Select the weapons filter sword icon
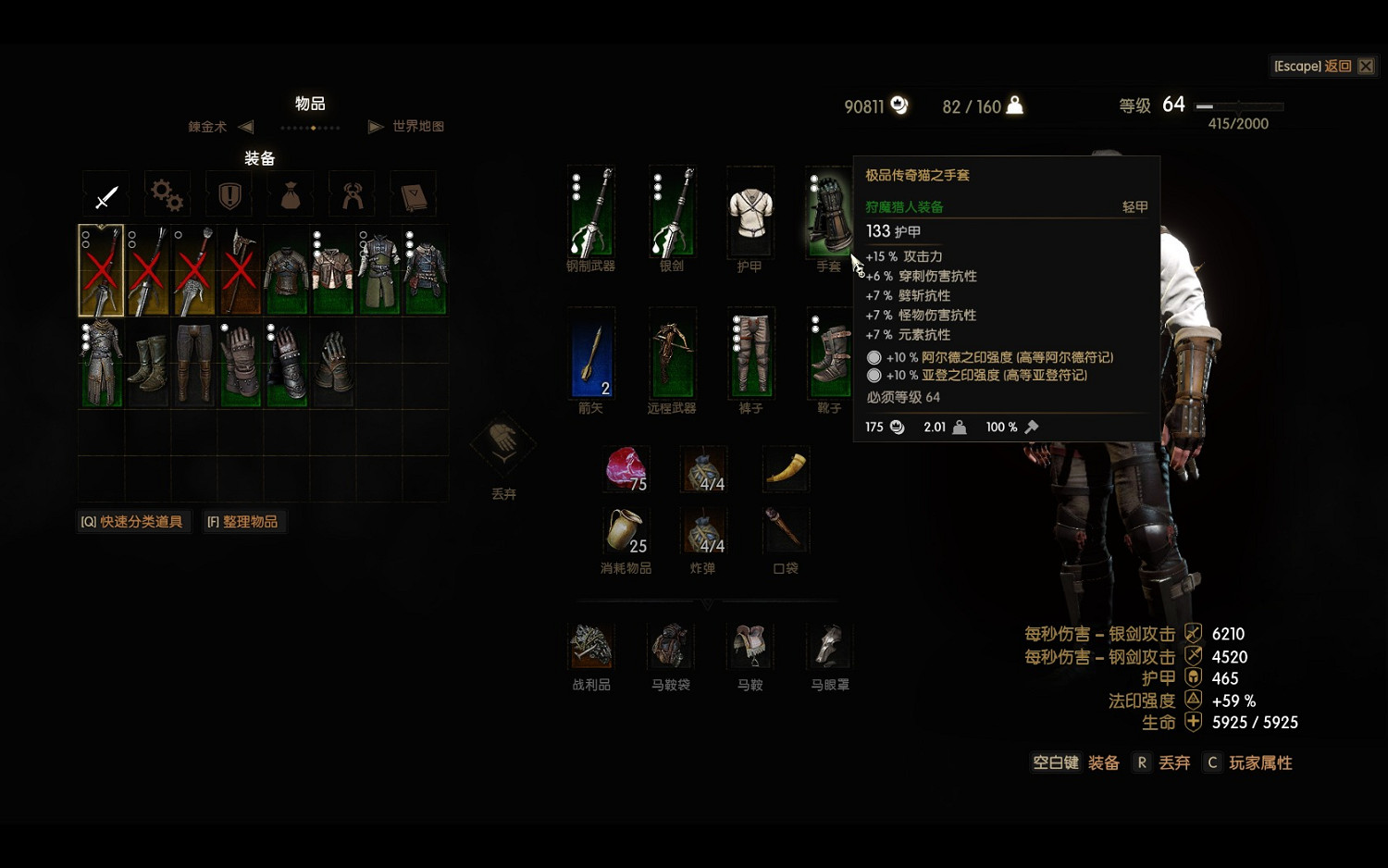1388x868 pixels. pyautogui.click(x=105, y=194)
